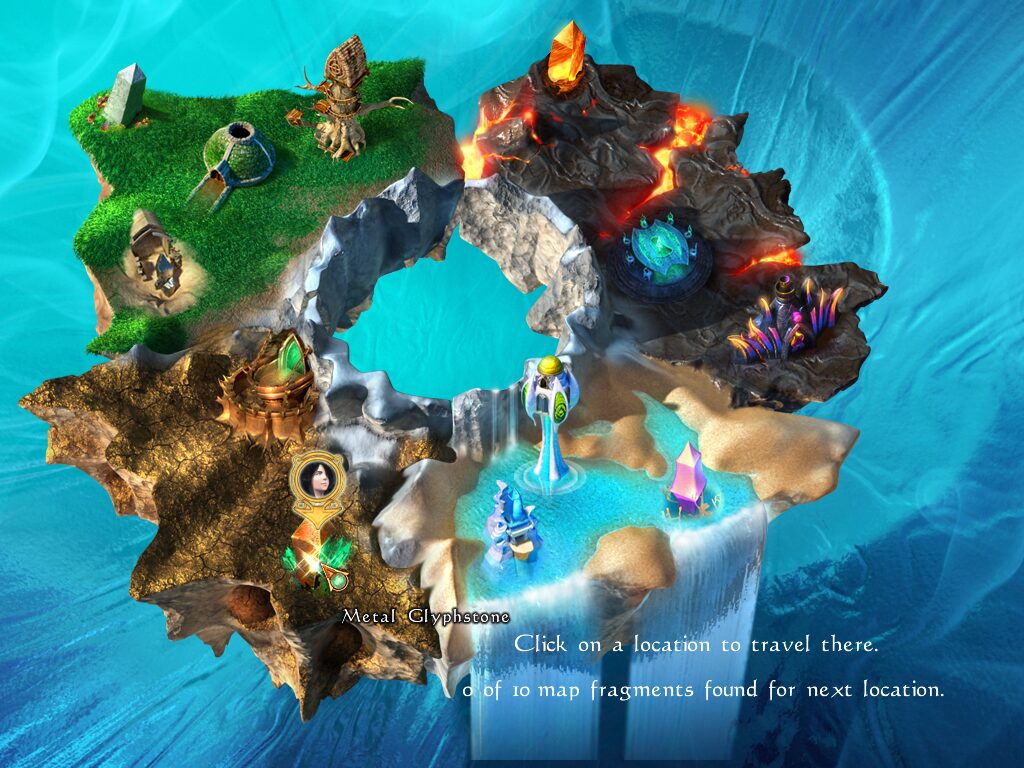Choose the blue crystal castle location

click(513, 527)
